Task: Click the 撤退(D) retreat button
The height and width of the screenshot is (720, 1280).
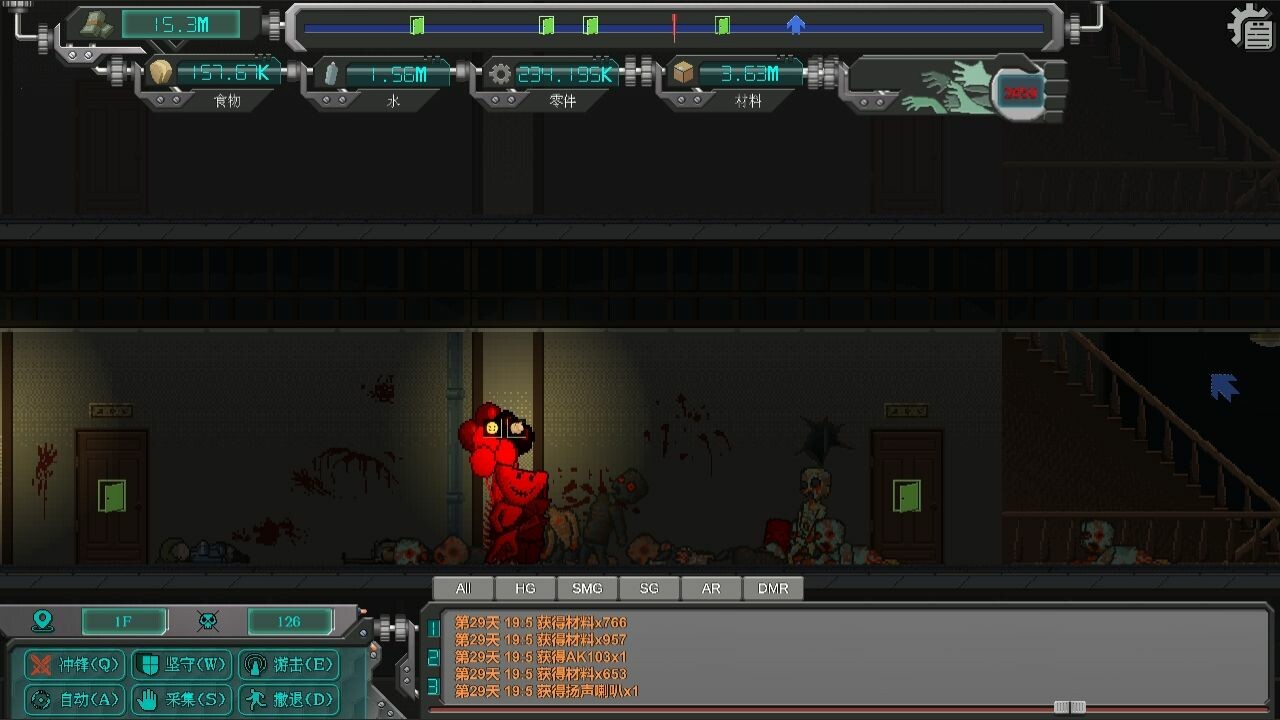Action: point(289,700)
